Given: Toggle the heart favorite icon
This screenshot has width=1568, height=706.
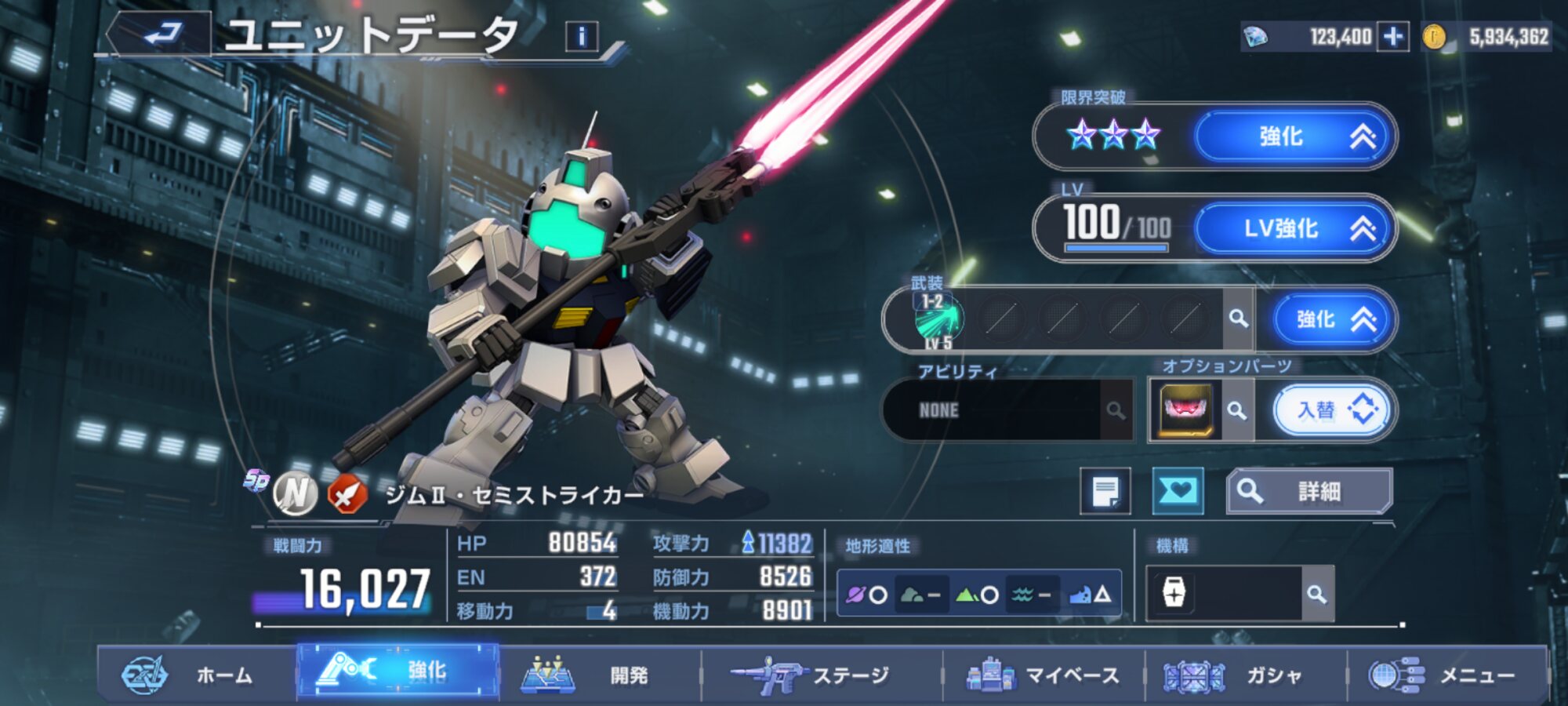Looking at the screenshot, I should 1178,492.
